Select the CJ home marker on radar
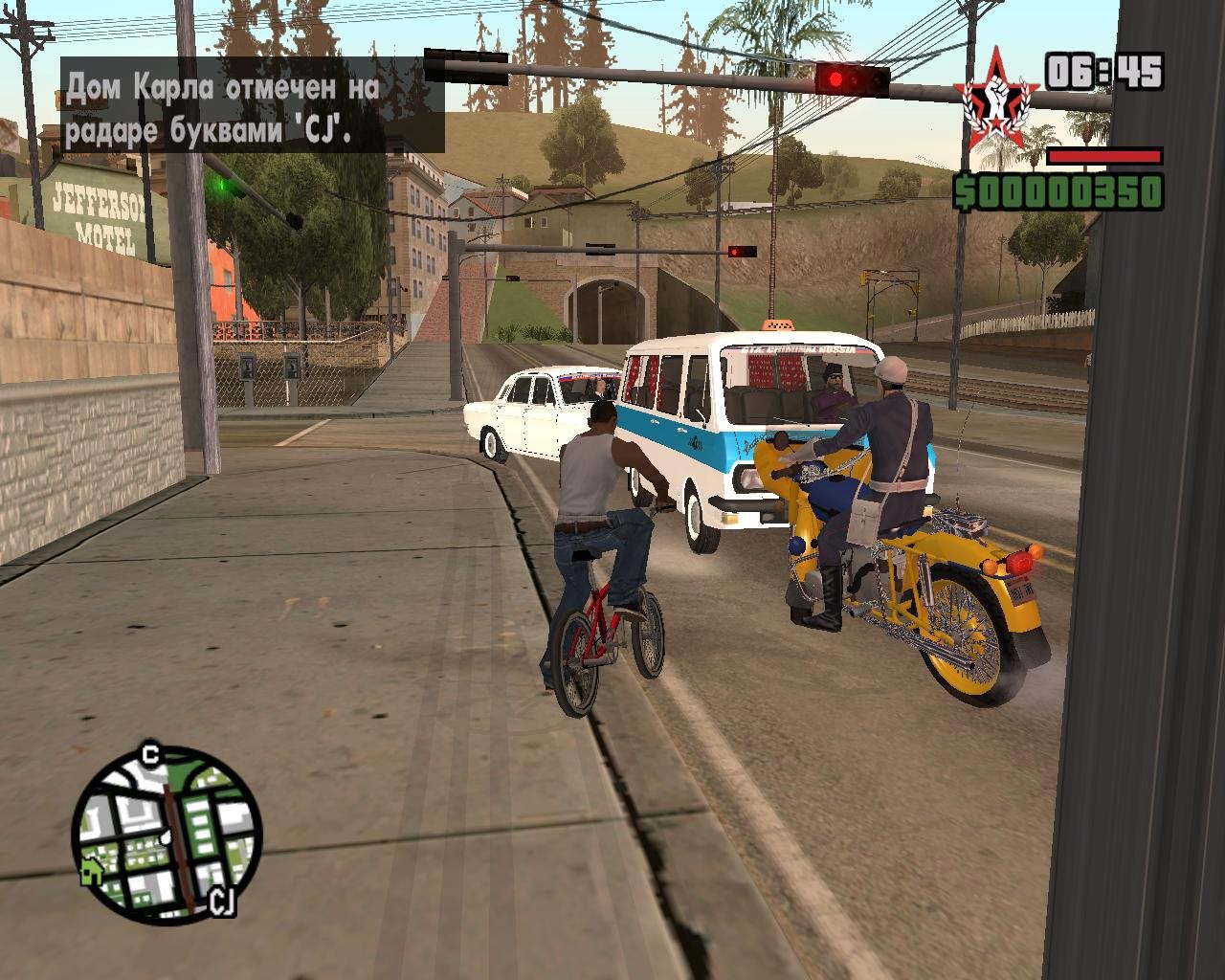1225x980 pixels. click(222, 902)
